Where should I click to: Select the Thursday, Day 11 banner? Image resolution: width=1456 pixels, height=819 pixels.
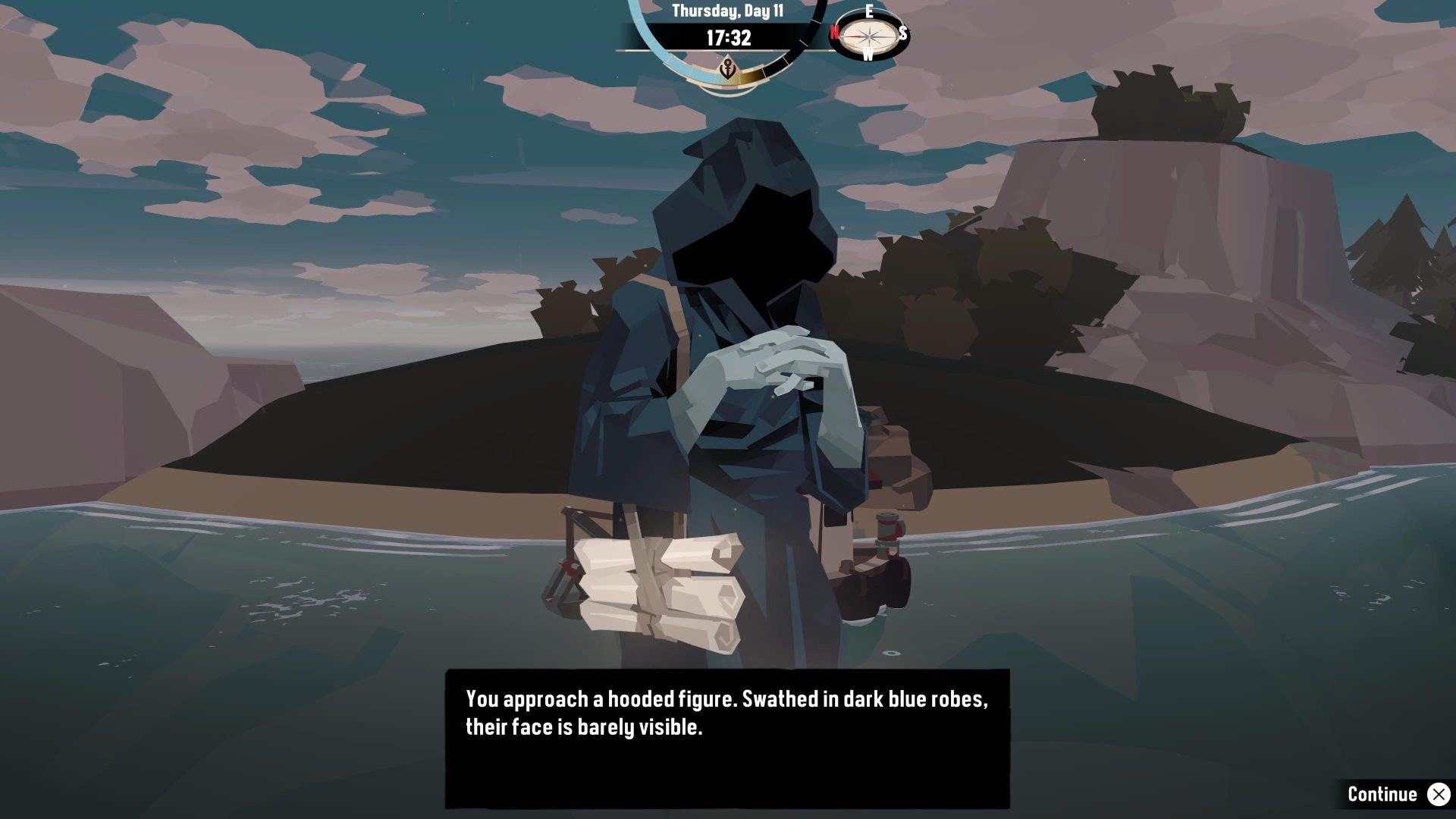pos(728,11)
